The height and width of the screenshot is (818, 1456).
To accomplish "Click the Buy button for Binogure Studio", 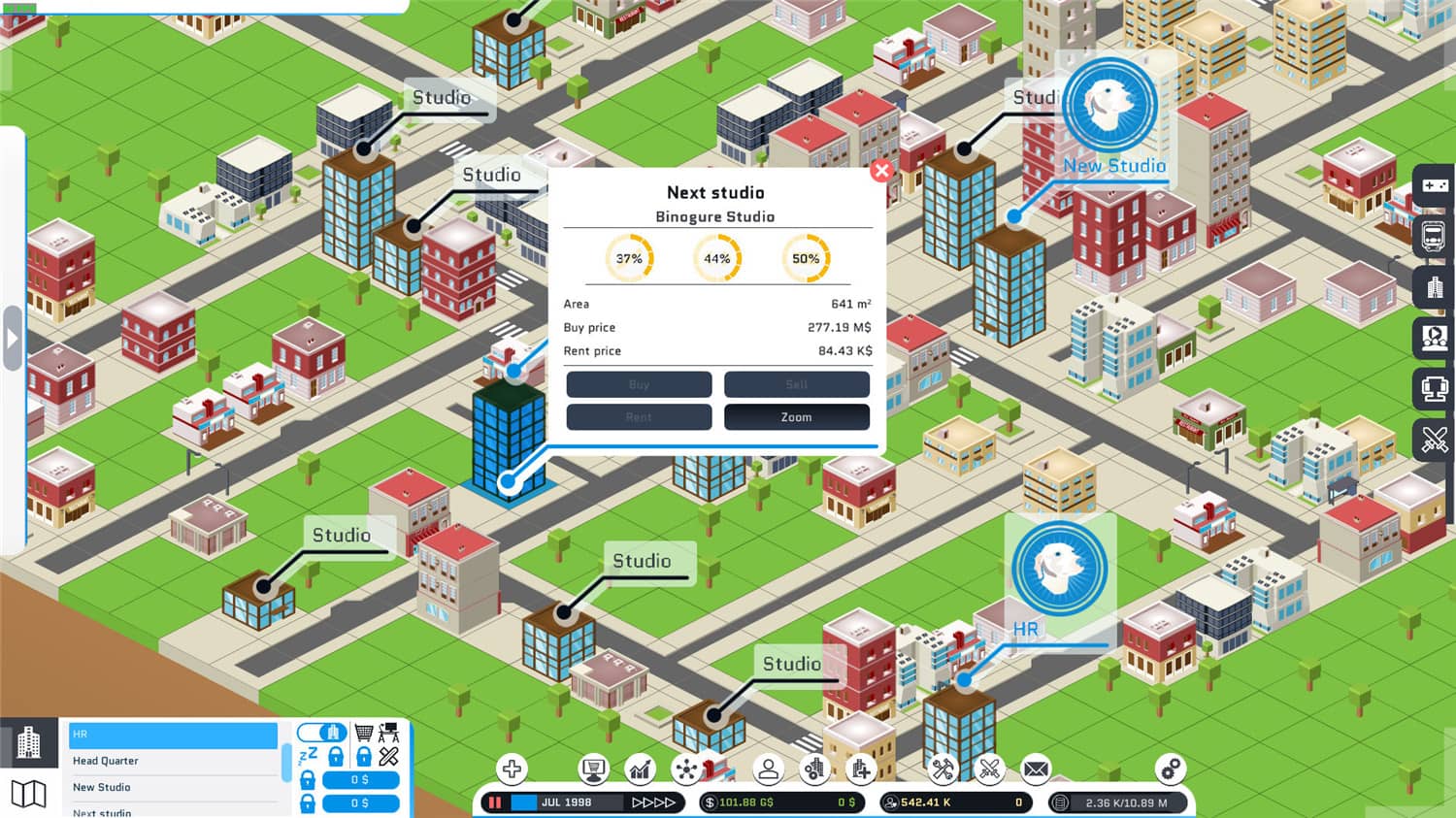I will pyautogui.click(x=639, y=384).
